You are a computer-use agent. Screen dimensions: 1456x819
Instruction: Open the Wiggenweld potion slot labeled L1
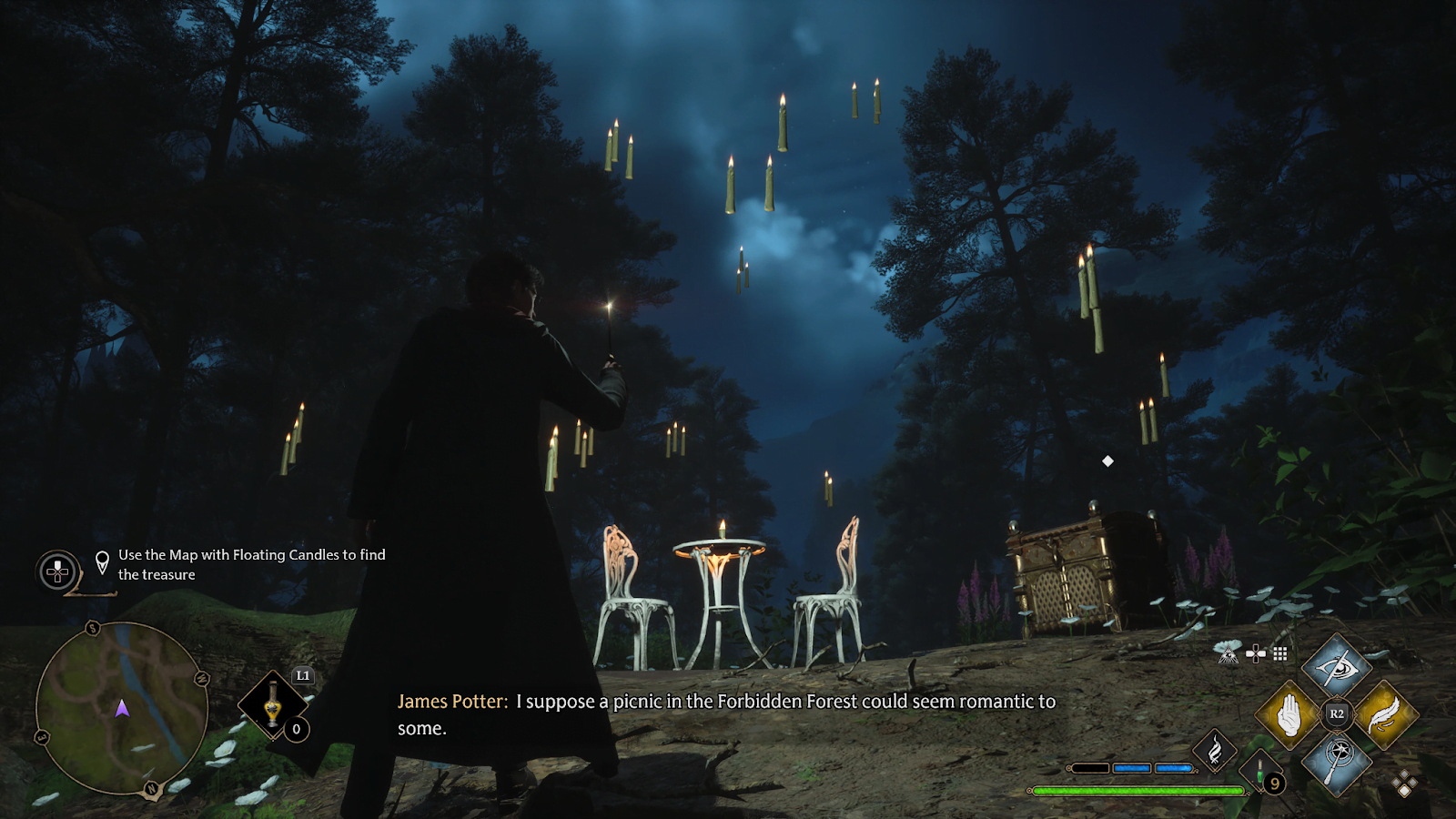click(273, 704)
